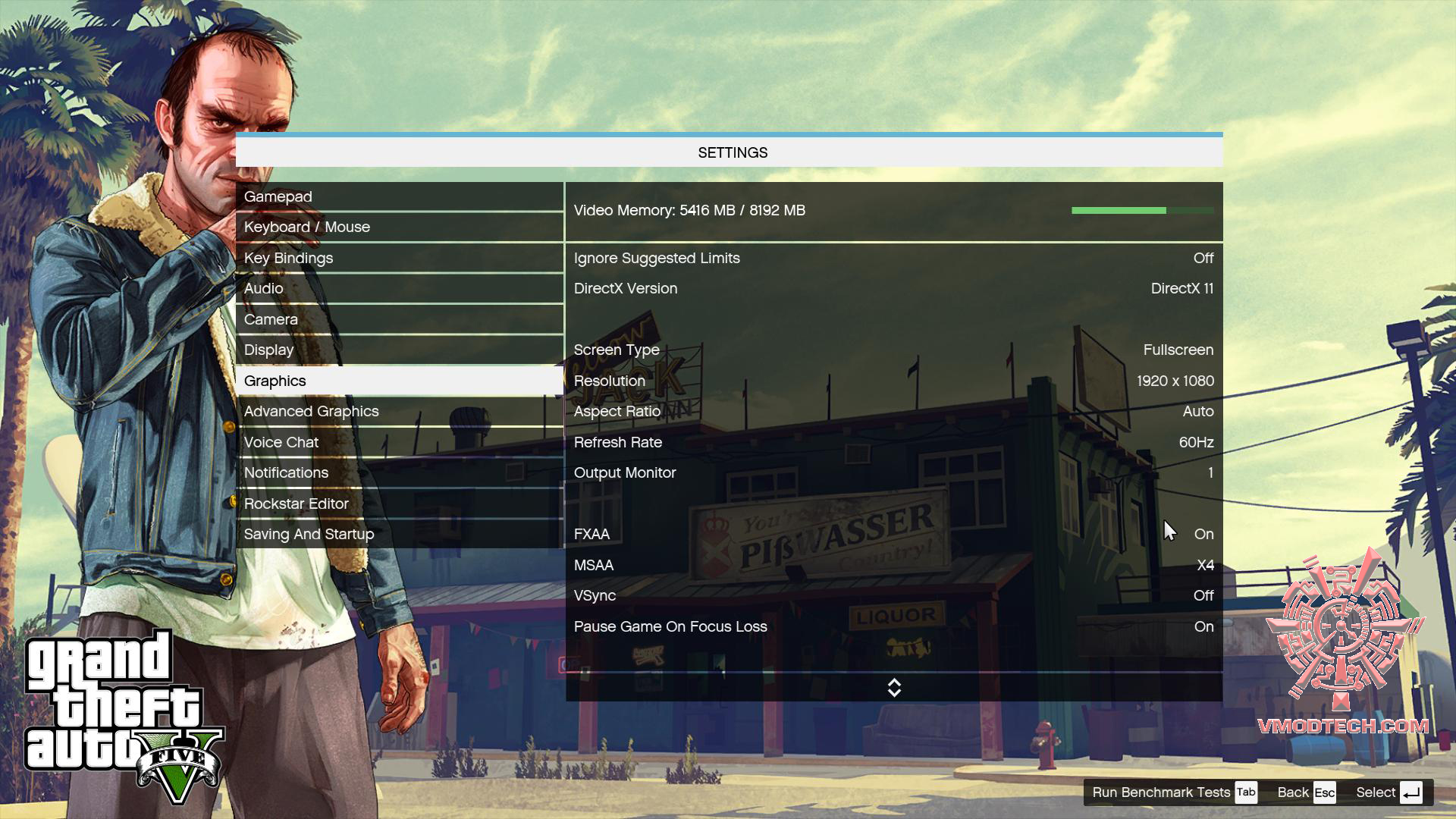
Task: Open the Gamepad settings category
Action: tap(399, 197)
